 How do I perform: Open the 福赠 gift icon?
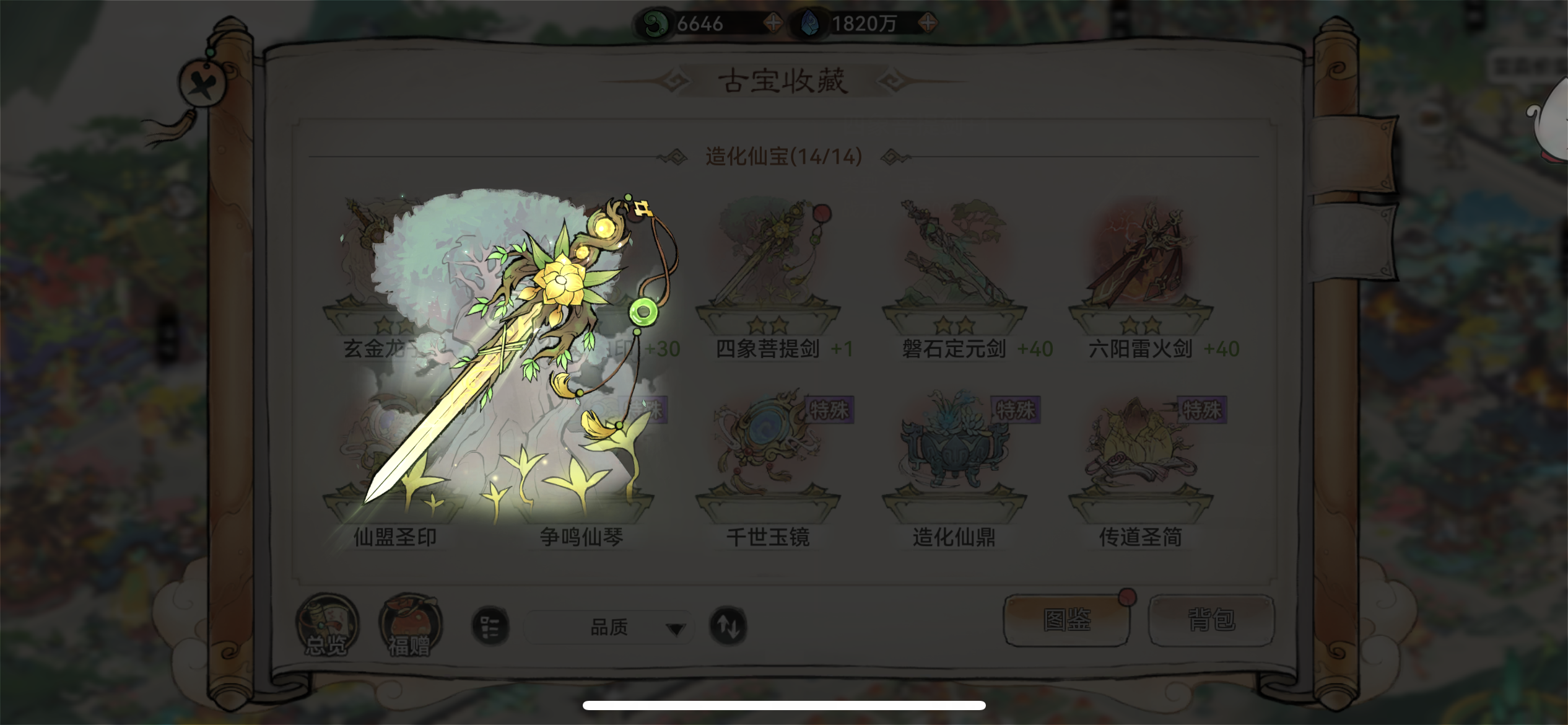409,626
